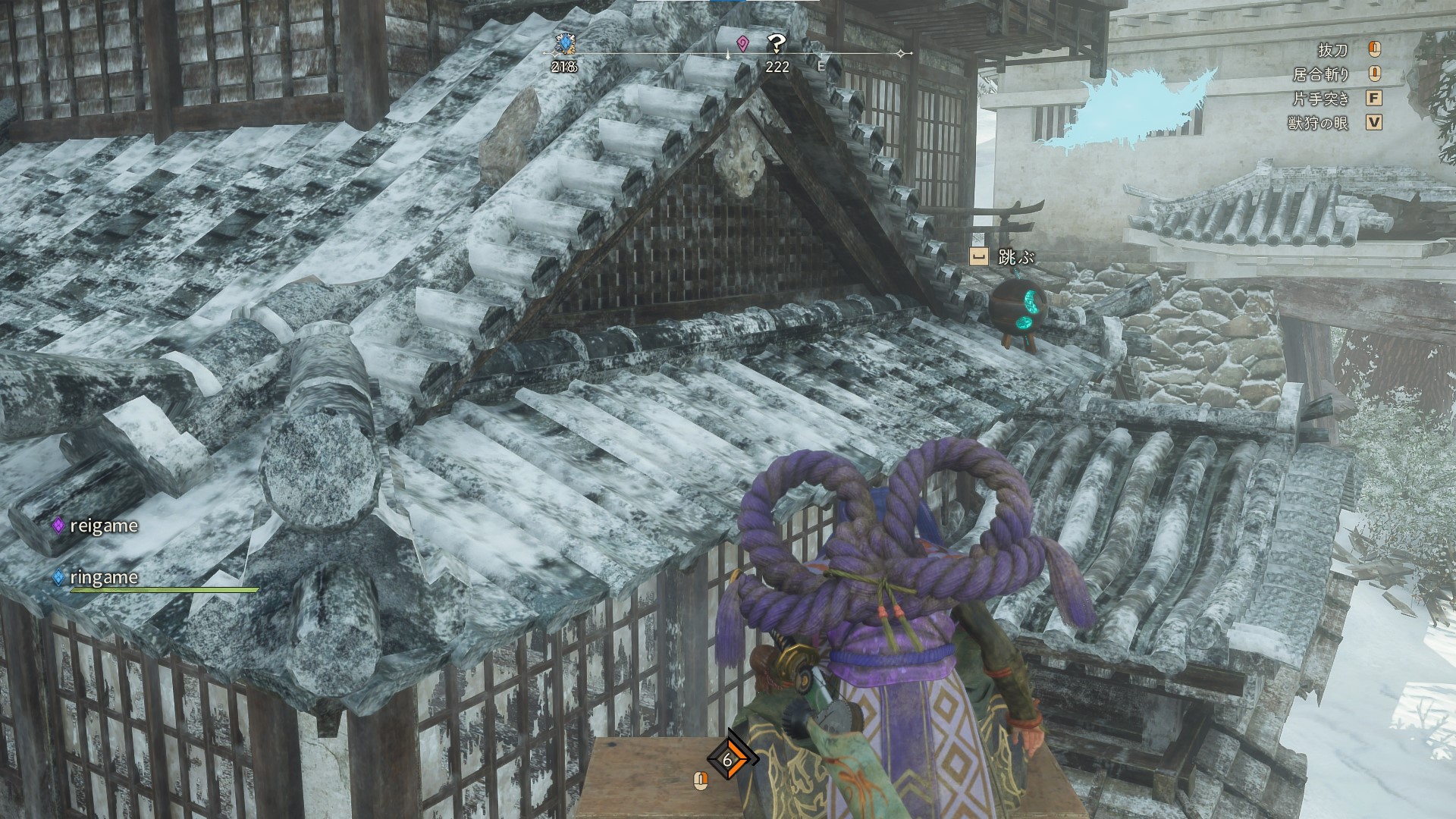The width and height of the screenshot is (1456, 819).
Task: Select the question mark compass marker
Action: pos(776,43)
